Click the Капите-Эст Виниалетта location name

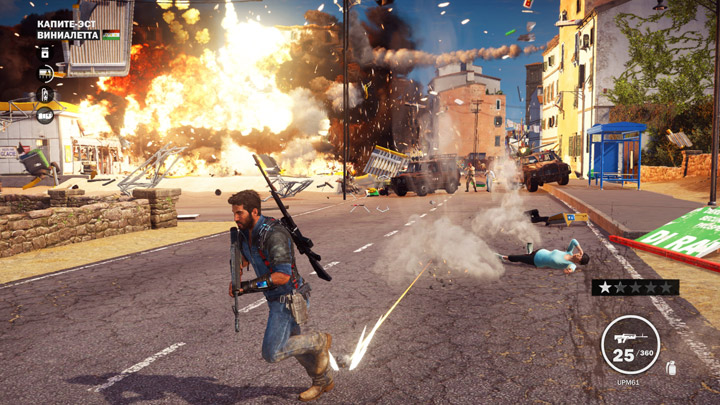[68, 29]
